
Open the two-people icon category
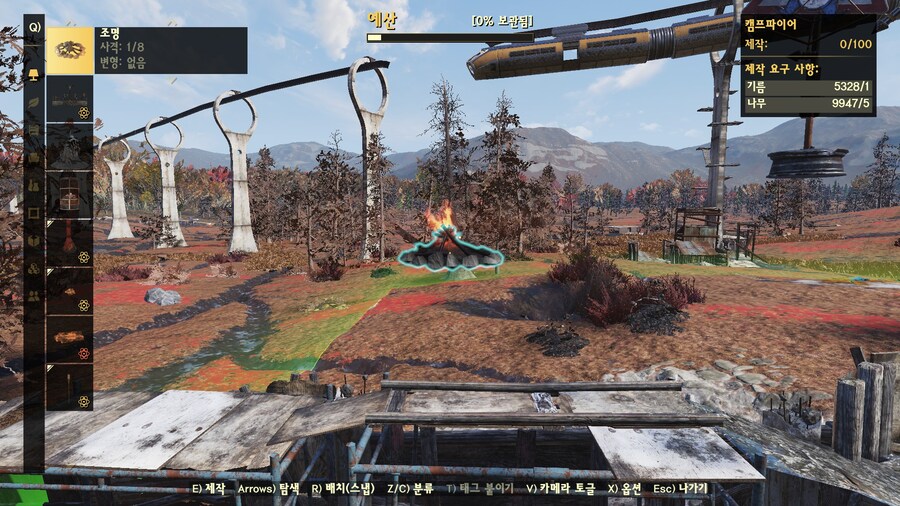(33, 296)
